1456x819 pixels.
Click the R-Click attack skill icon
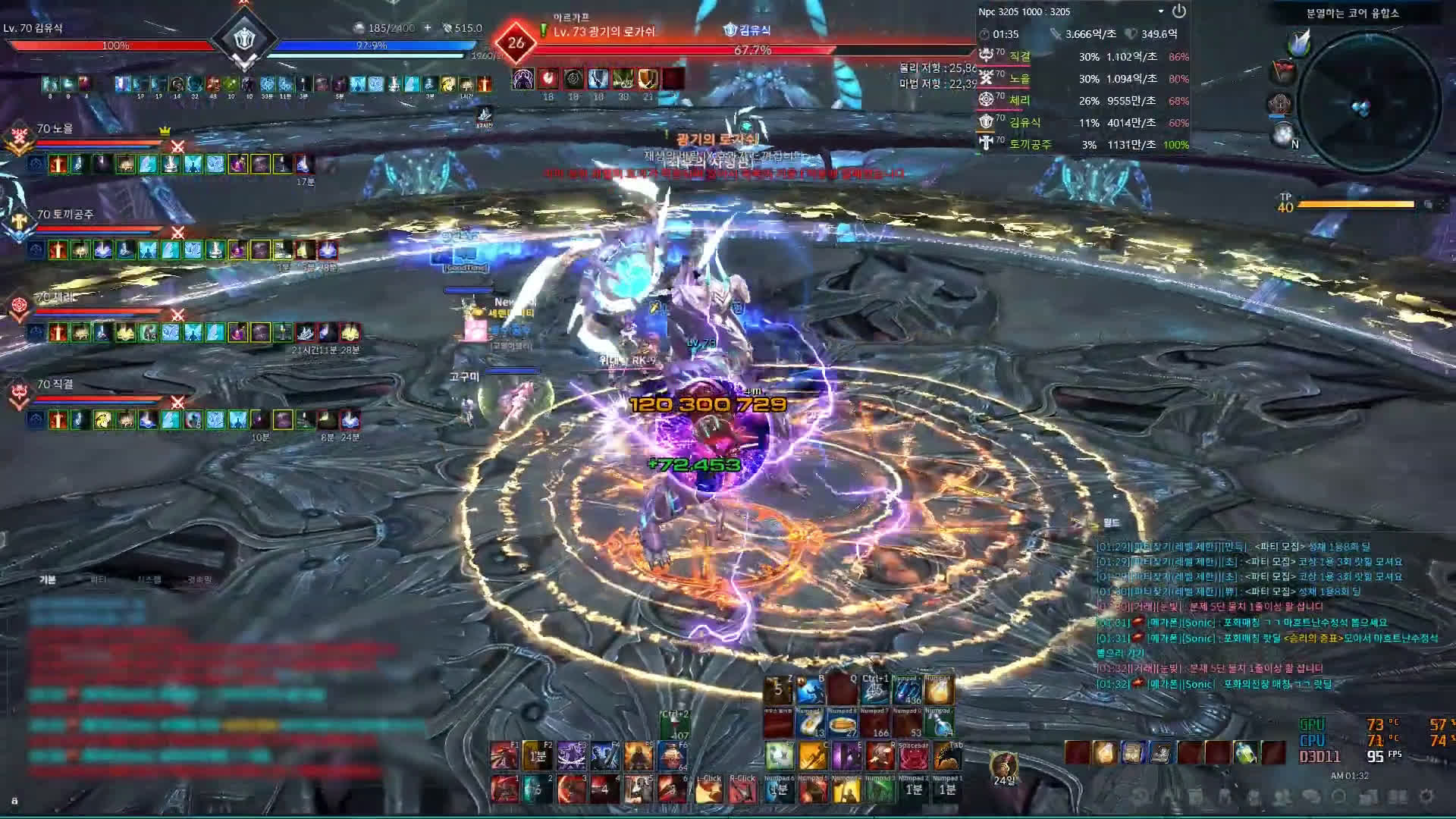pos(742,789)
